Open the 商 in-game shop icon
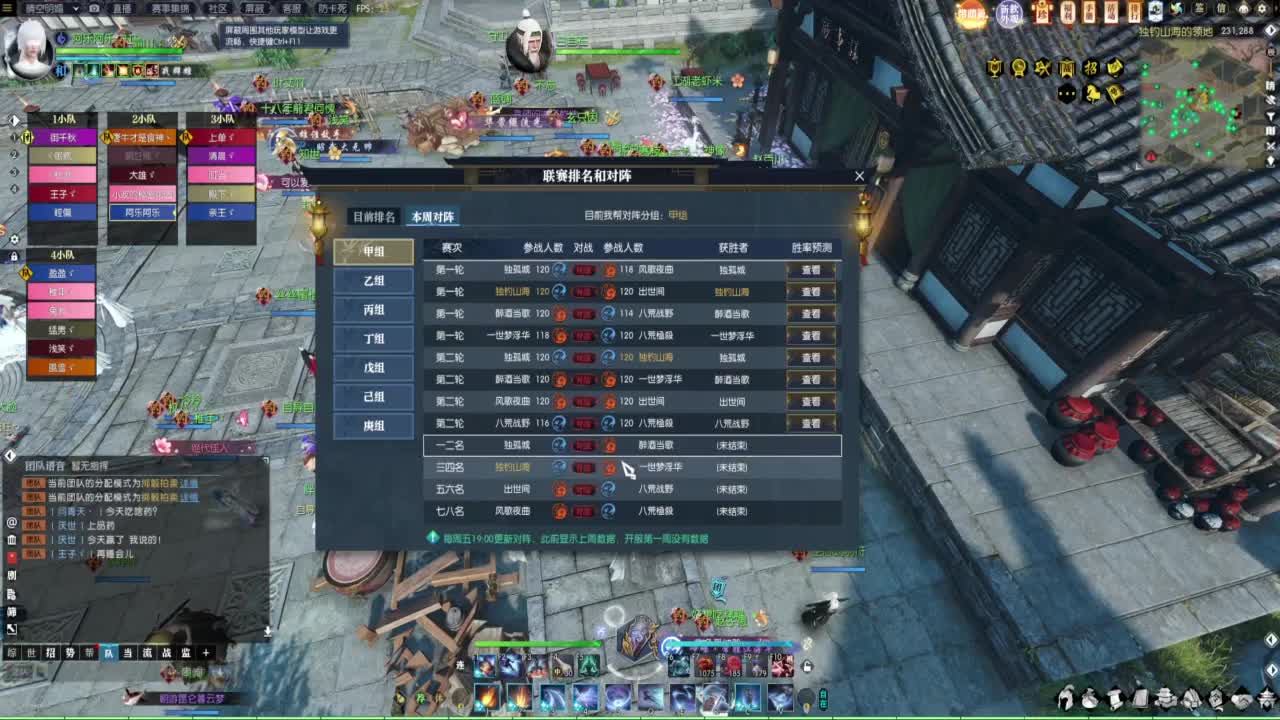The height and width of the screenshot is (720, 1280). (1066, 67)
